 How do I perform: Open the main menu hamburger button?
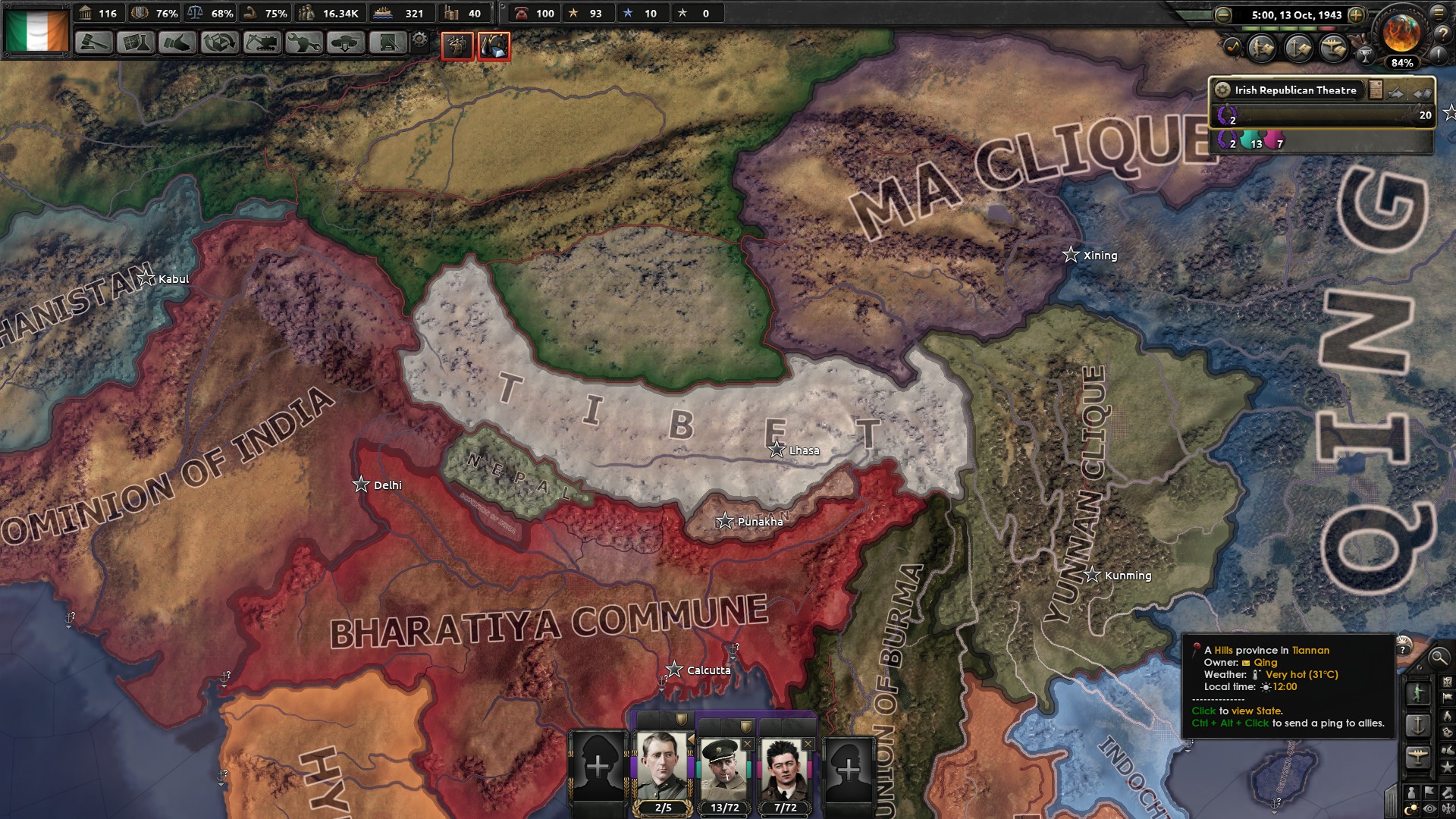1438,14
